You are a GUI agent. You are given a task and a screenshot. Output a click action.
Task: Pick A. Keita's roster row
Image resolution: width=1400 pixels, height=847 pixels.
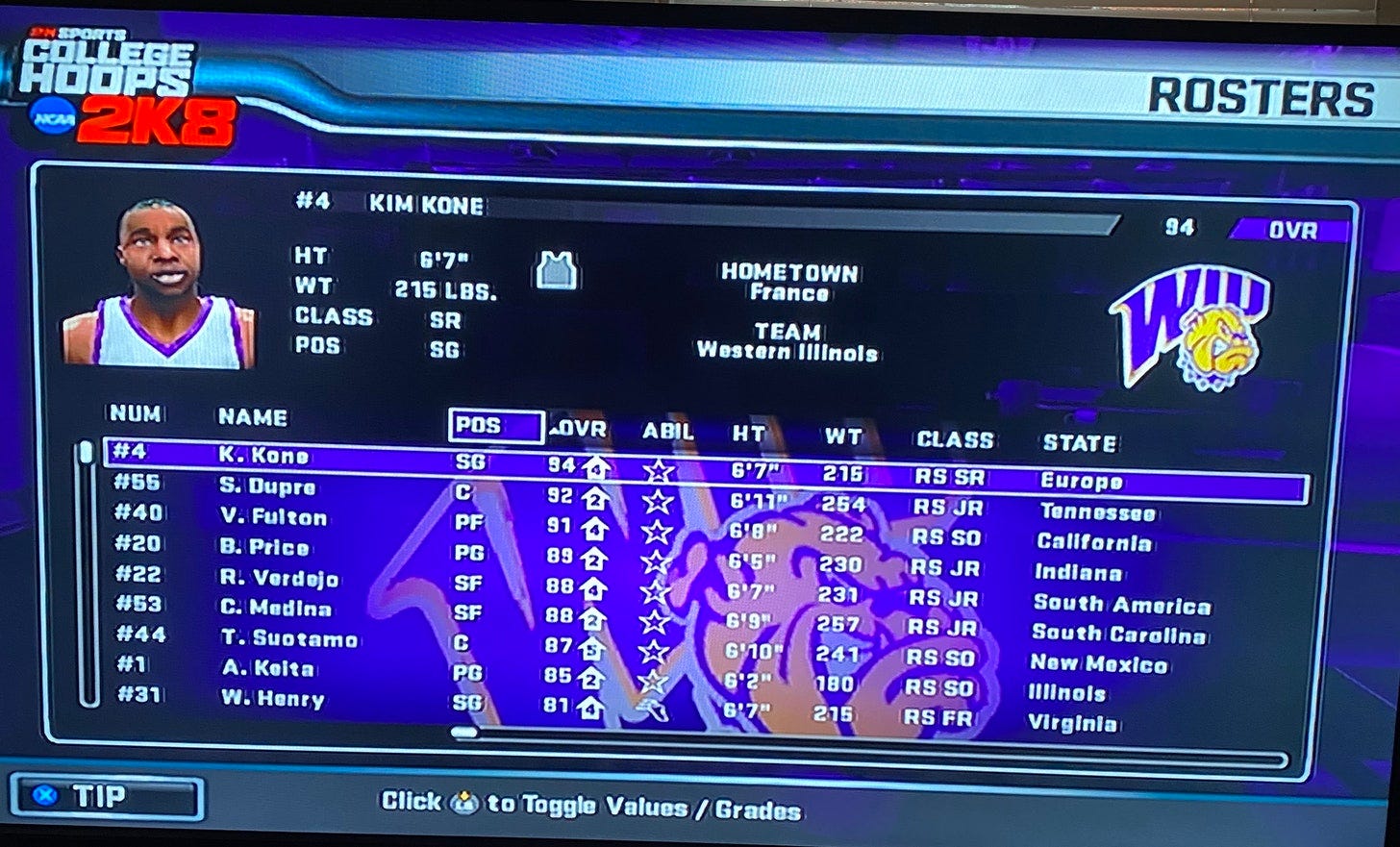pos(266,669)
